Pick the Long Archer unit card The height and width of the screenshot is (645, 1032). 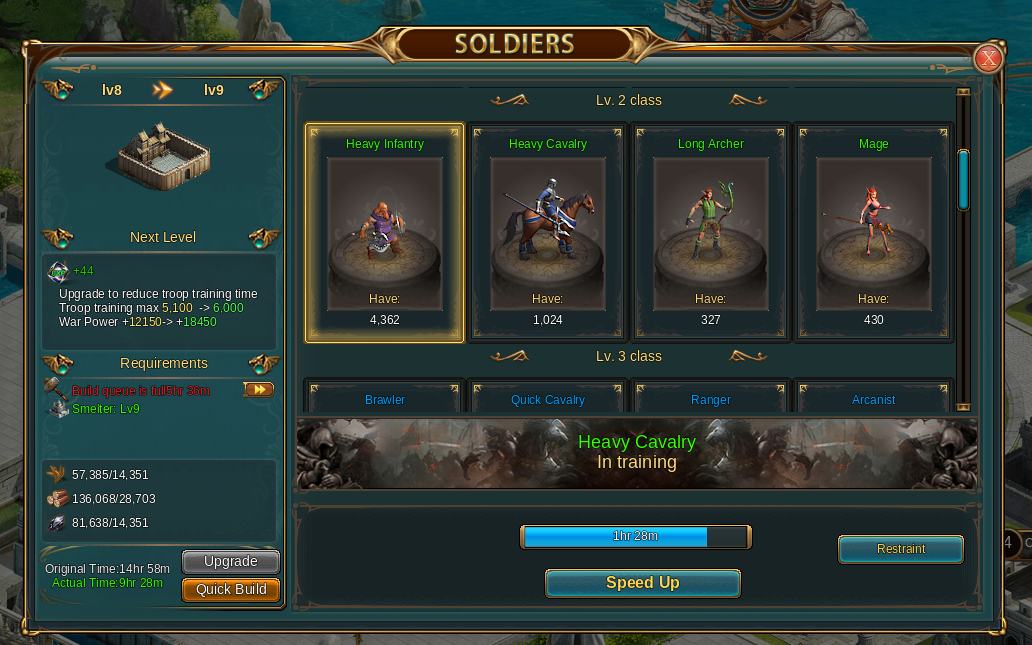[711, 232]
